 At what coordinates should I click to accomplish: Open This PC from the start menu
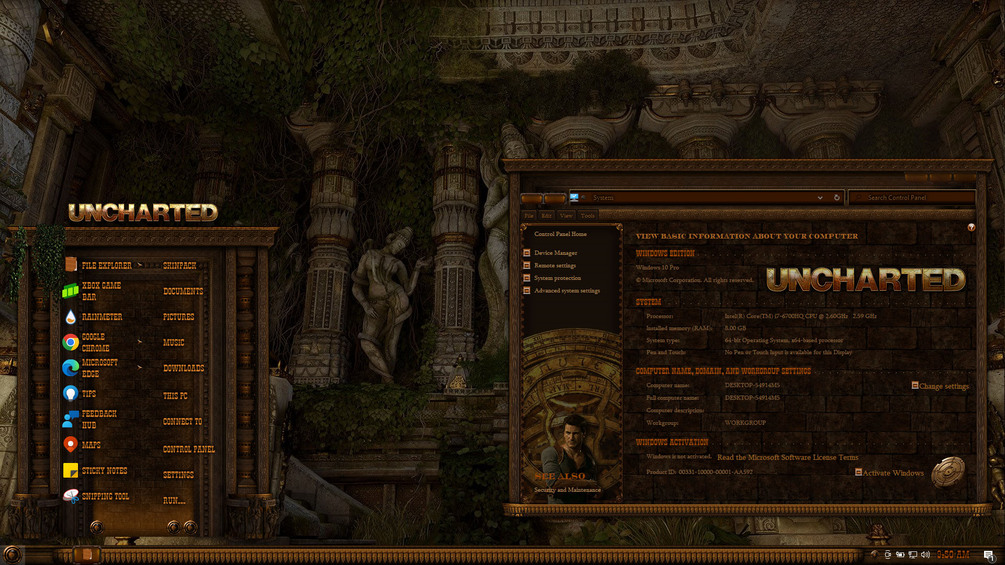177,396
